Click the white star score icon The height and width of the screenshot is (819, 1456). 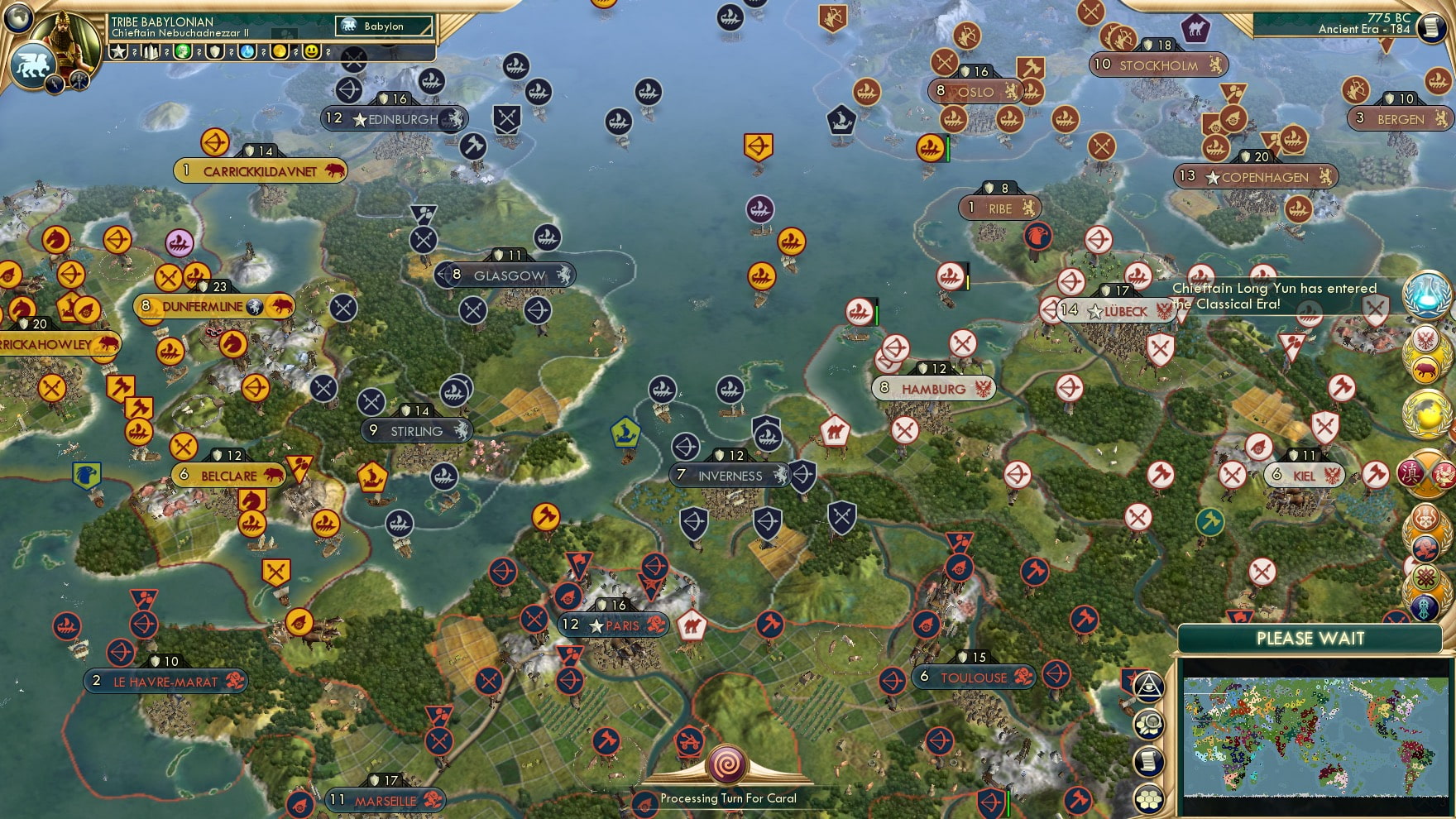pos(118,52)
